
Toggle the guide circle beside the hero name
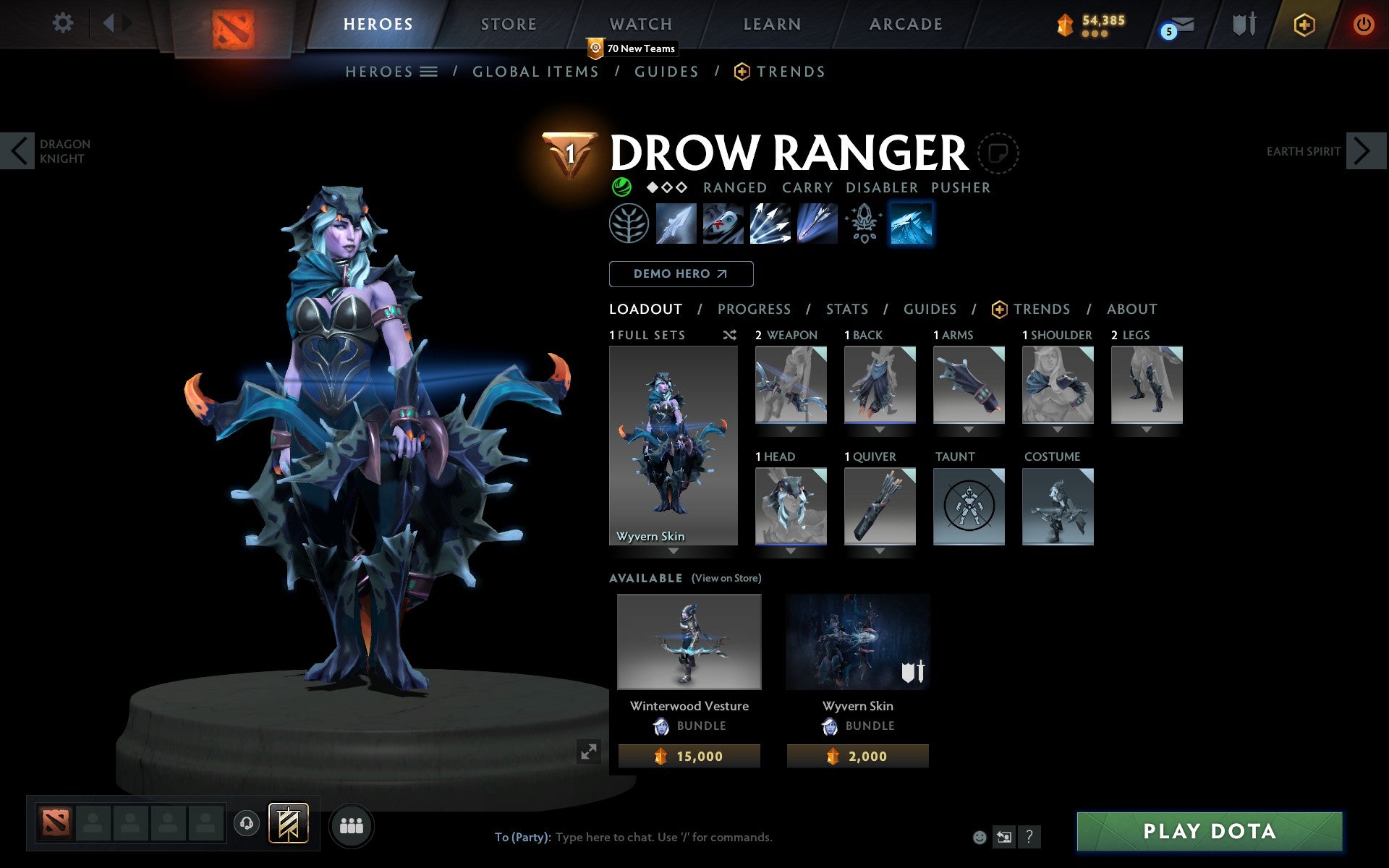point(998,153)
